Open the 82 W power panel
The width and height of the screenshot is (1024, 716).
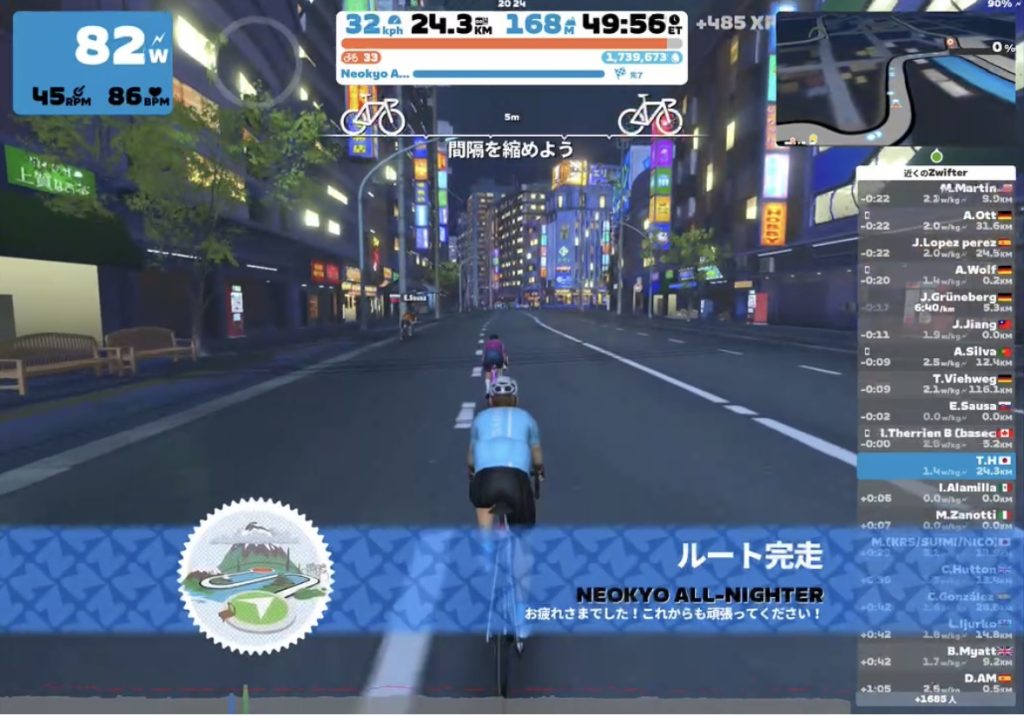pos(92,63)
